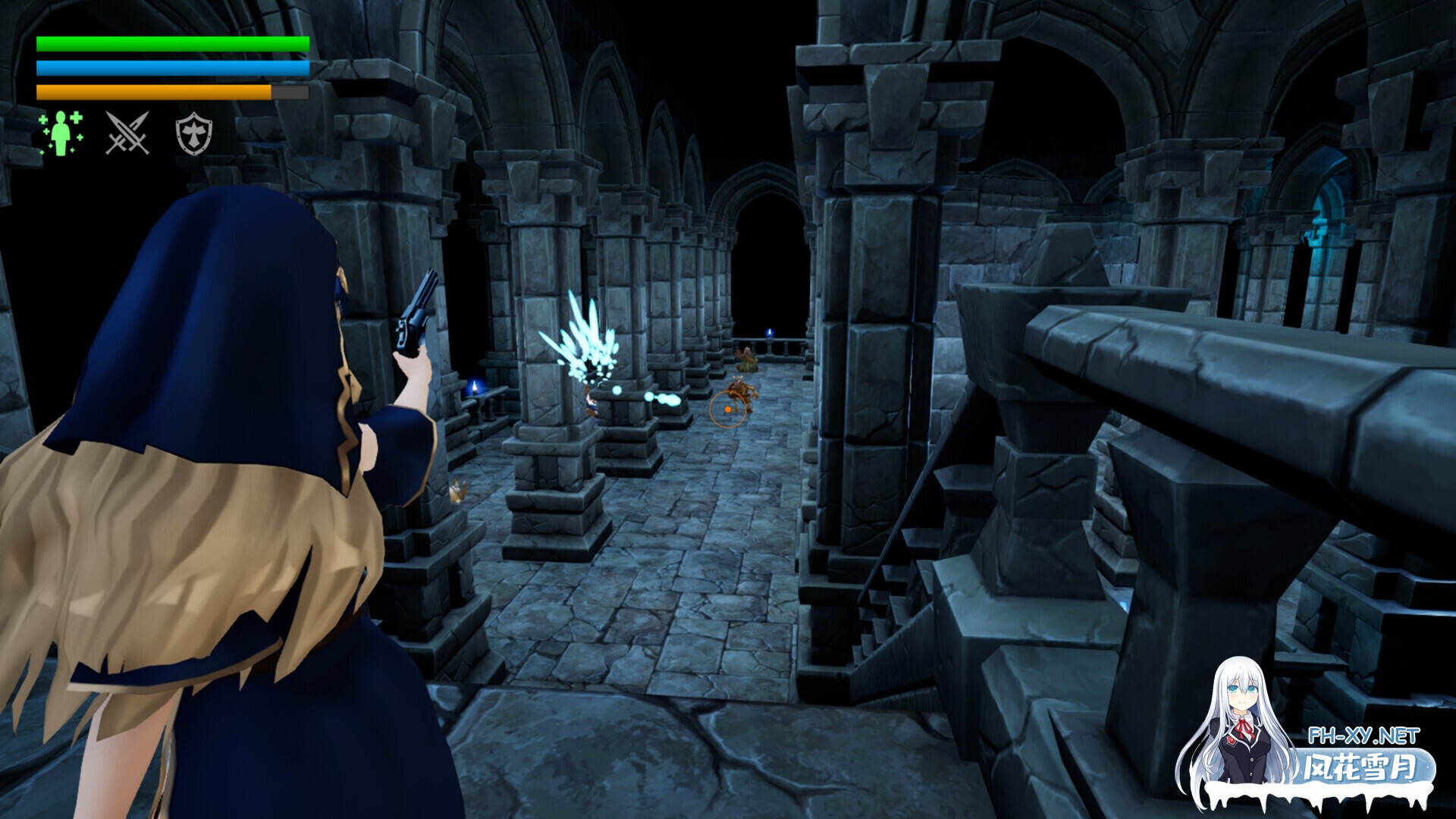
Task: Click the blue candle flame on the balustrade
Action: point(769,331)
